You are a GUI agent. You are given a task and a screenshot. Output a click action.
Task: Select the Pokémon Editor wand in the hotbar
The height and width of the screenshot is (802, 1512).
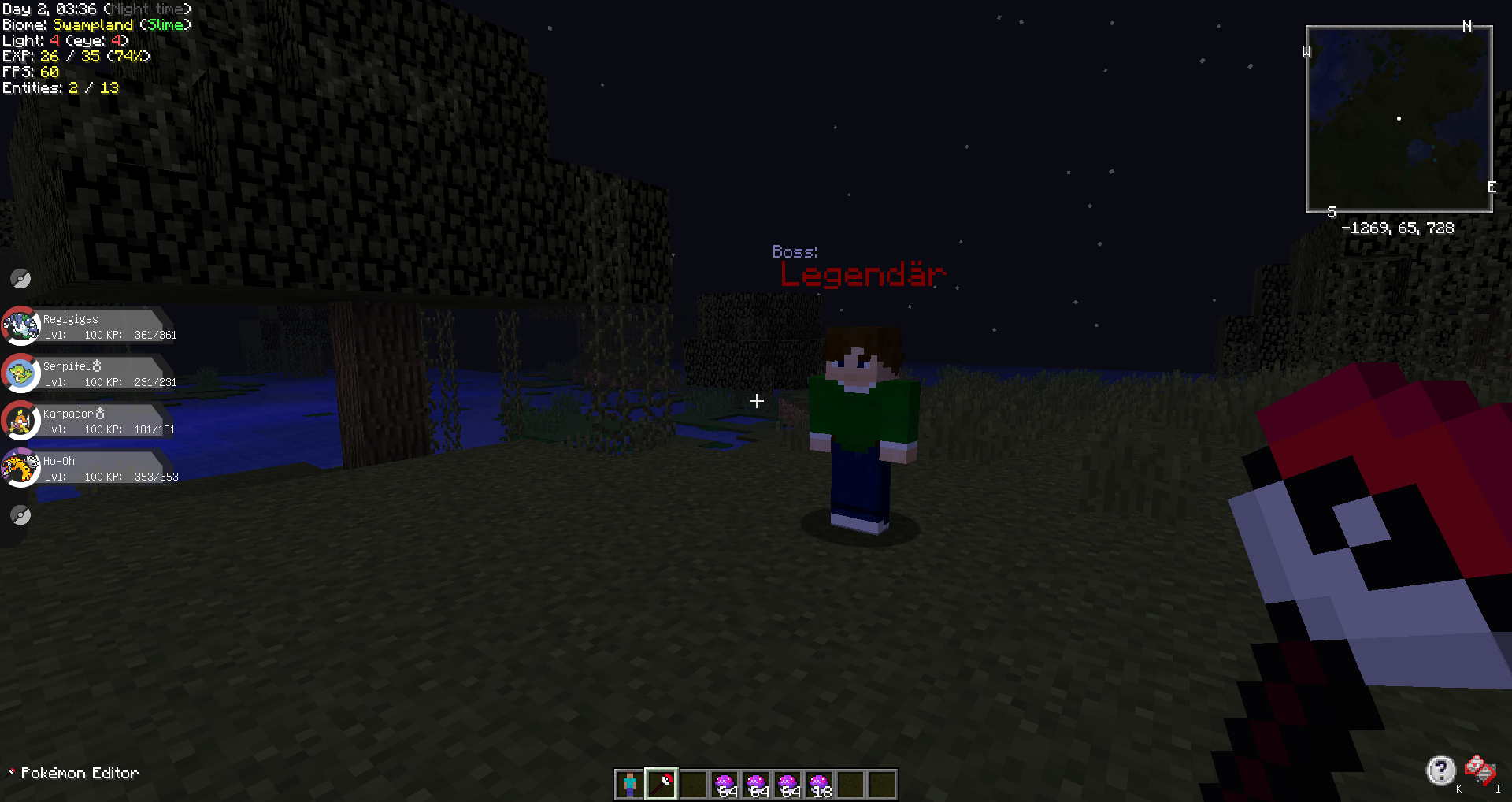click(661, 784)
